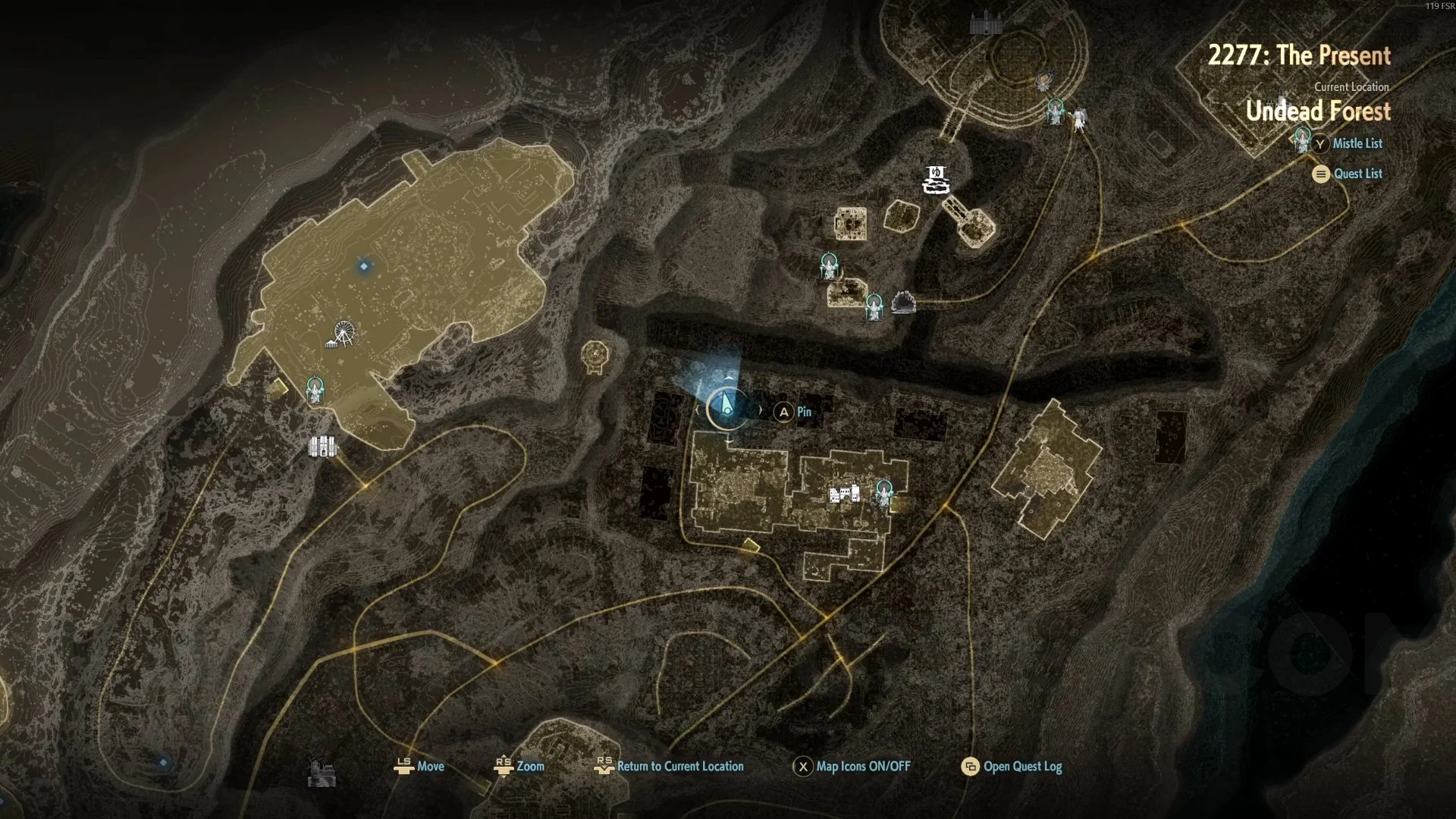This screenshot has width=1456, height=819.
Task: Select the Mistle marker beside the town buildings
Action: (883, 492)
